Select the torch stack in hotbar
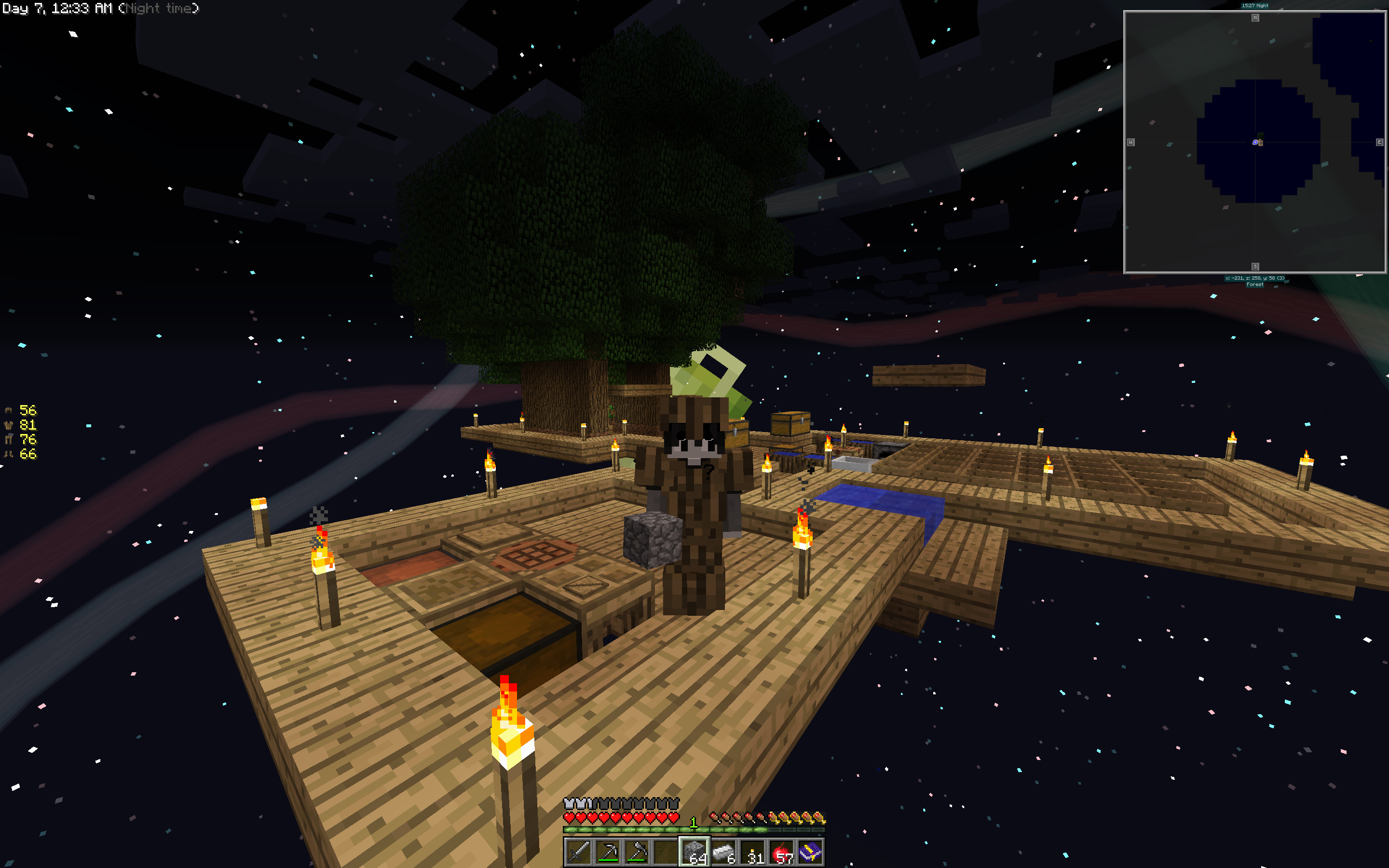Viewport: 1389px width, 868px height. 753,851
